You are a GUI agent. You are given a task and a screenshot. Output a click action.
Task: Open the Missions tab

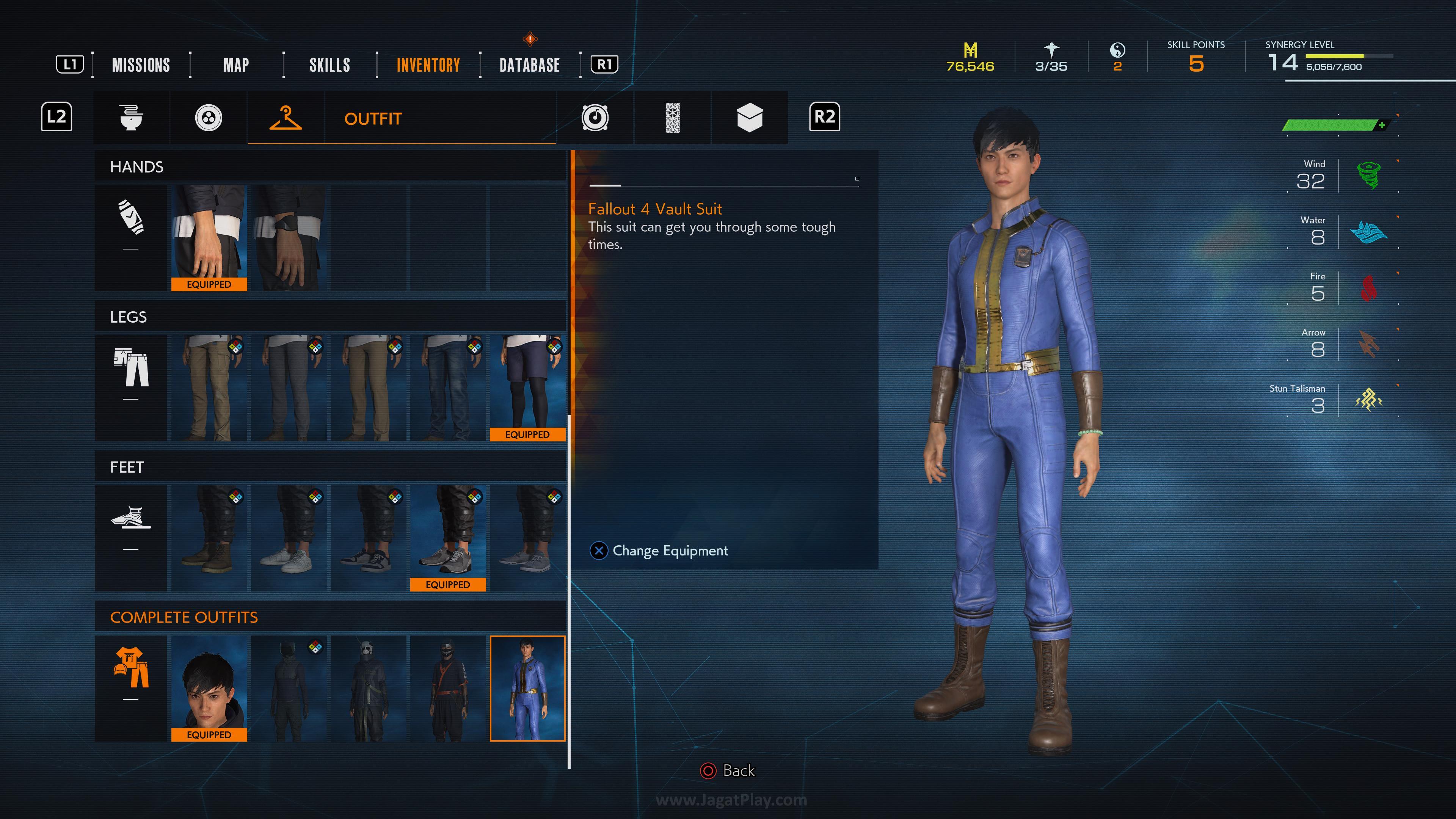pyautogui.click(x=141, y=65)
